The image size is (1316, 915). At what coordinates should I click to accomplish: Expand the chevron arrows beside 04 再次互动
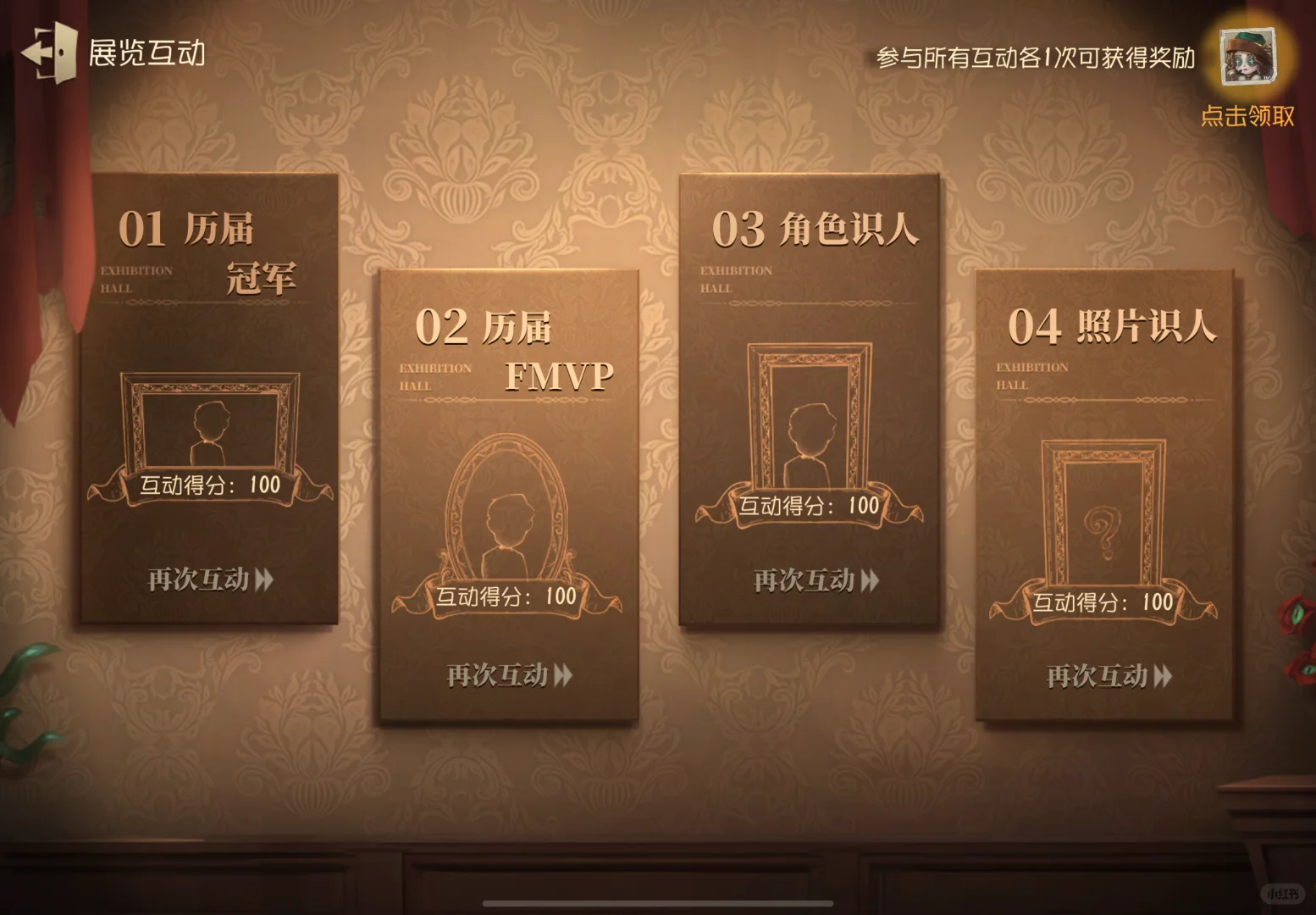1162,677
